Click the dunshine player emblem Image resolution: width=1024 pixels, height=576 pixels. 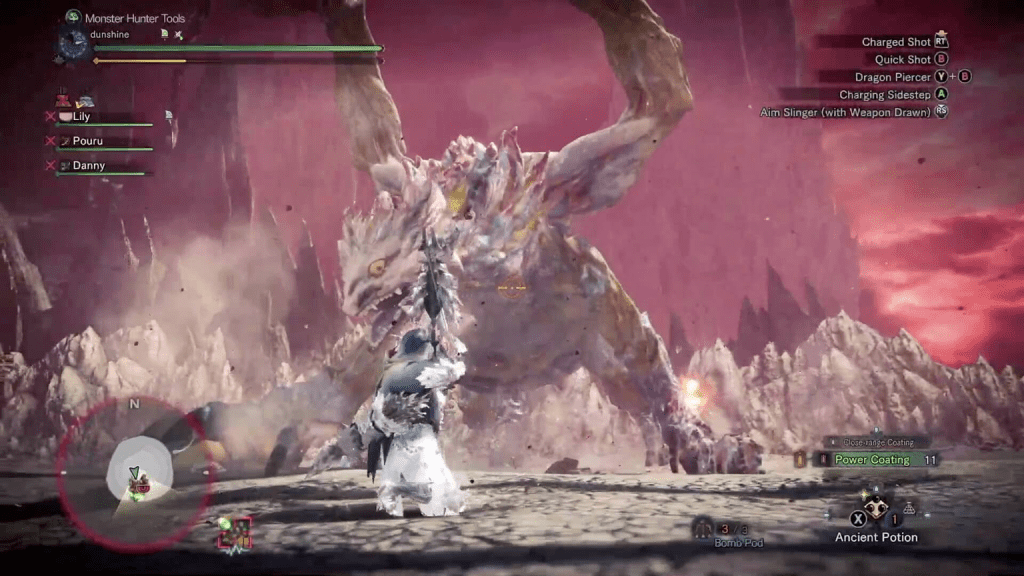point(73,41)
